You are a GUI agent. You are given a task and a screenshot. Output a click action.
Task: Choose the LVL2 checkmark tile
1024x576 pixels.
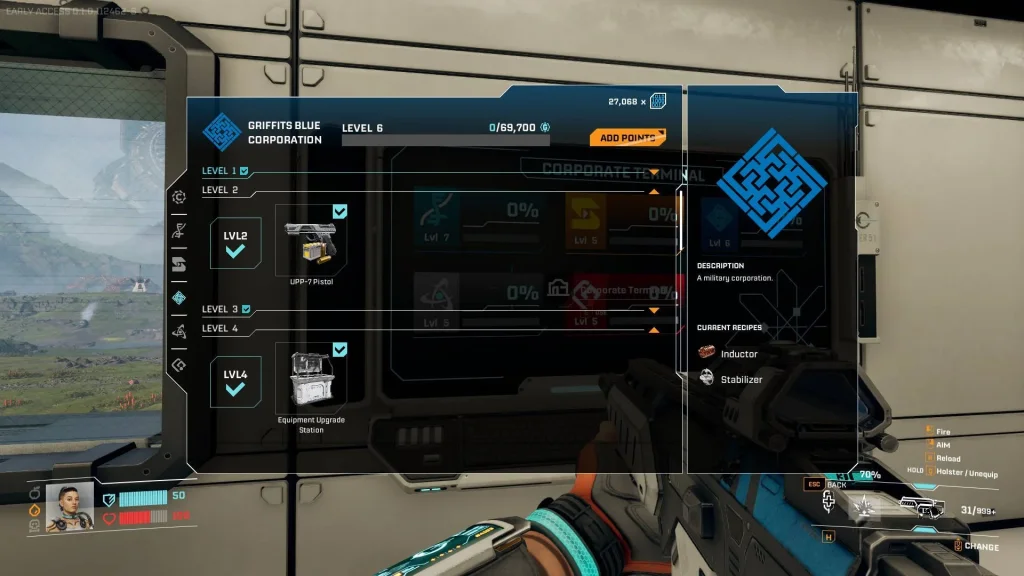[235, 243]
